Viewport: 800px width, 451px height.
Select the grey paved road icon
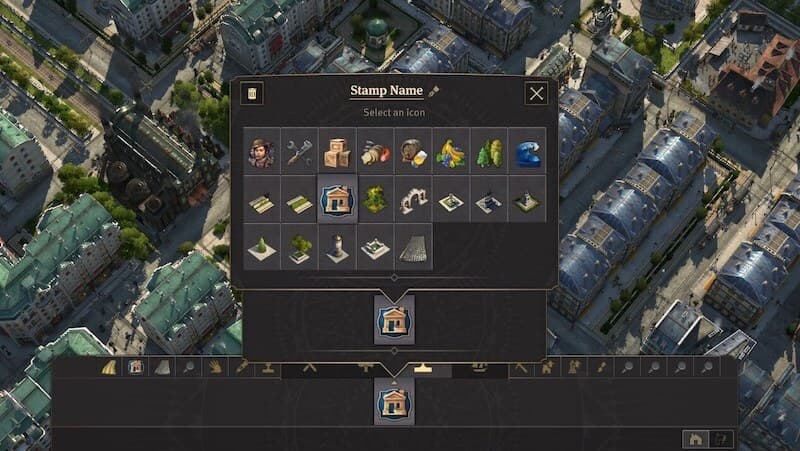tap(413, 247)
